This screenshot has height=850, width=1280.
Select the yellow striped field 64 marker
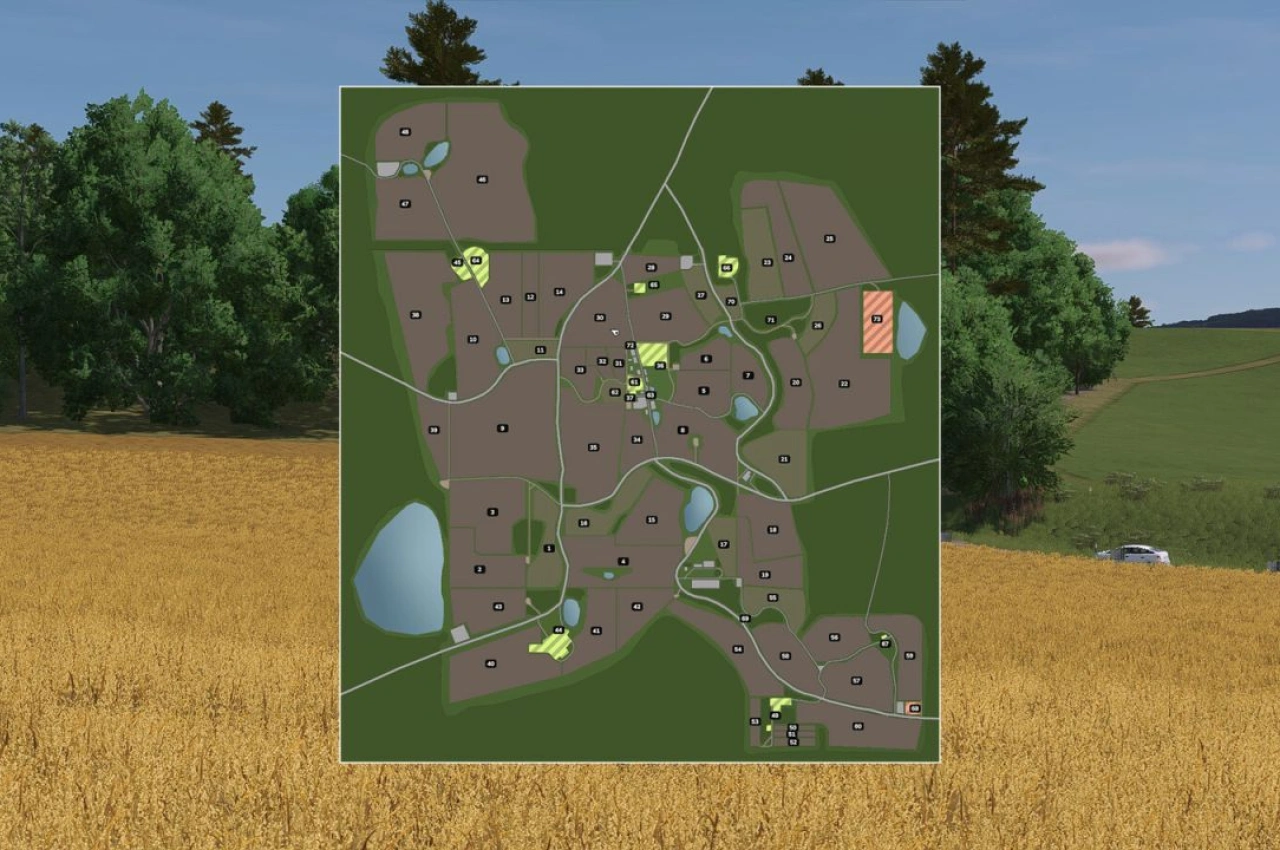pyautogui.click(x=476, y=259)
